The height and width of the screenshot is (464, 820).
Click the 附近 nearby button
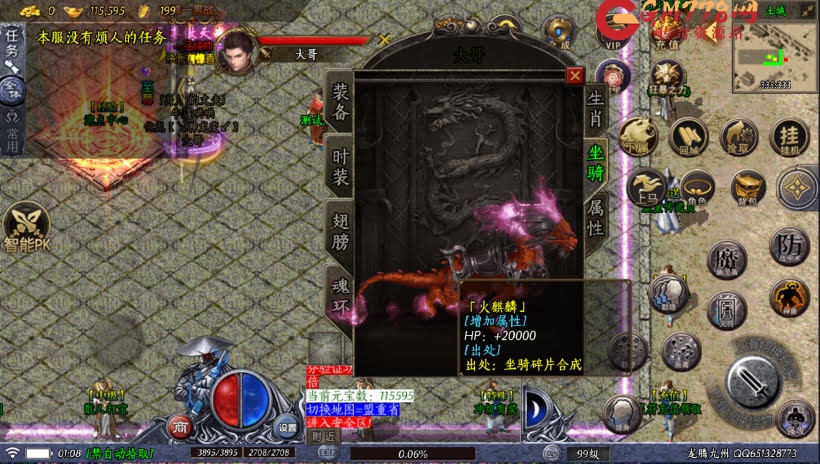[323, 437]
